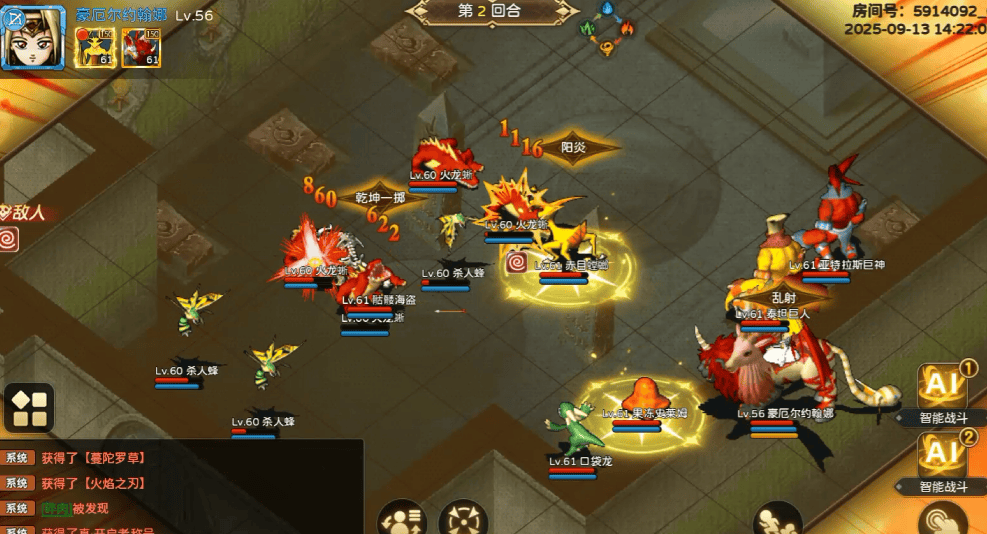Open the character list icon button
The height and width of the screenshot is (534, 987).
(402, 518)
